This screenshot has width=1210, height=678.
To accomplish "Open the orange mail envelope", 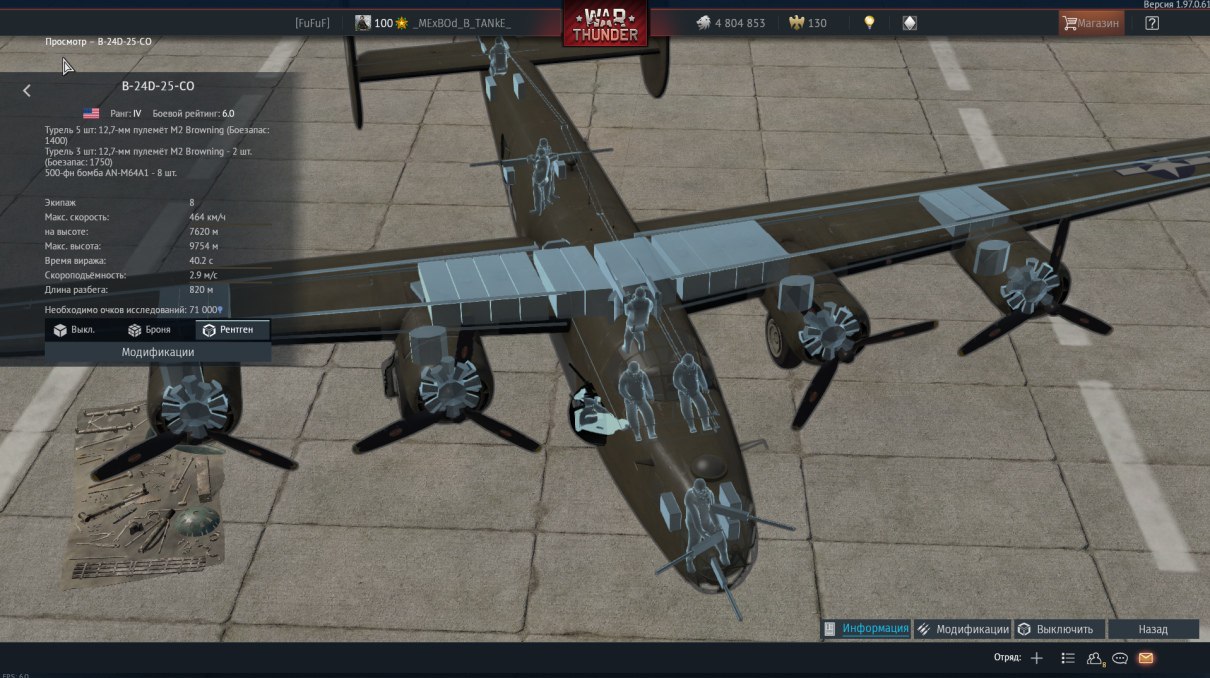I will point(1146,658).
